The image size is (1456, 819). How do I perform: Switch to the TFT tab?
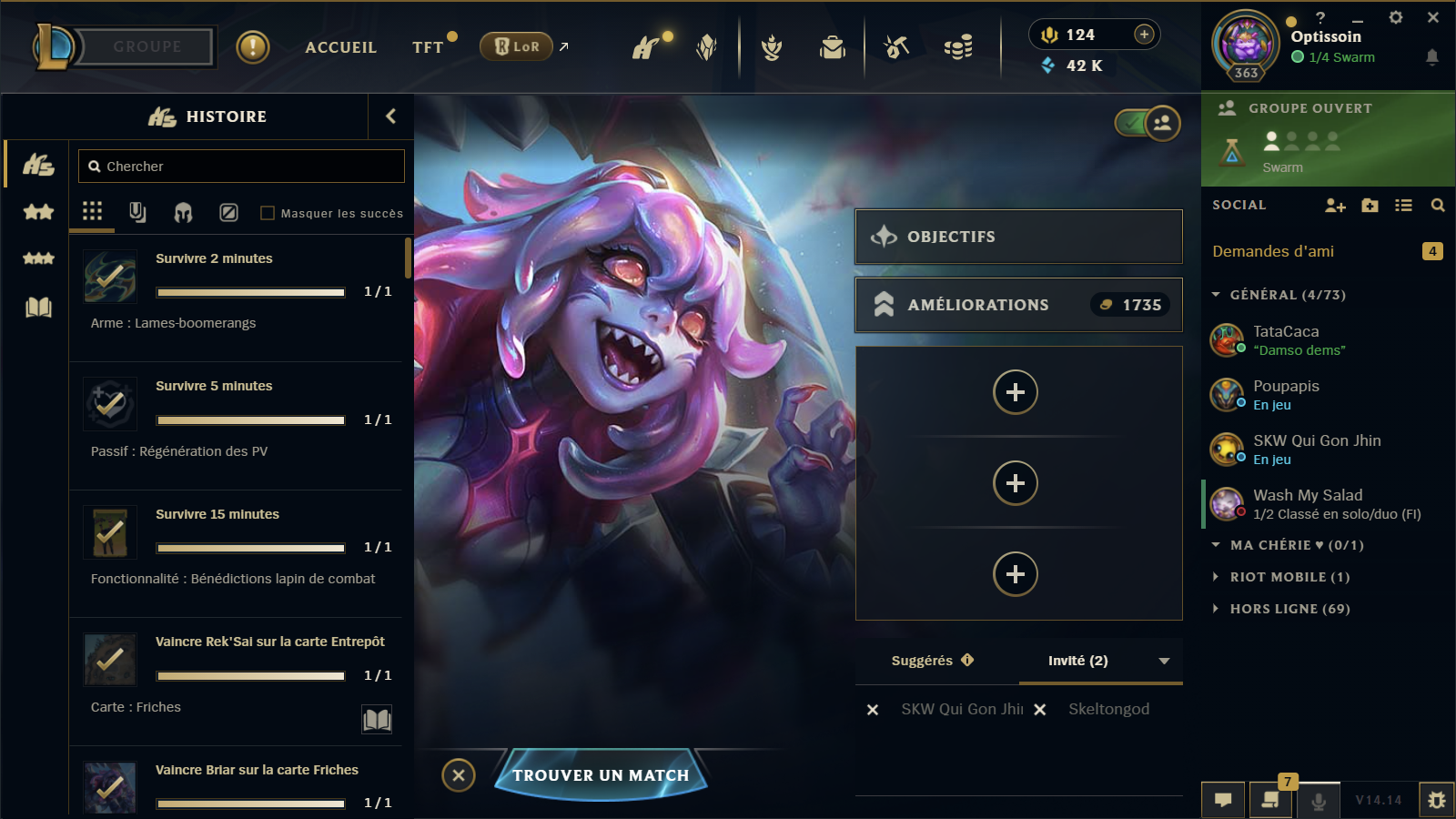[x=426, y=46]
